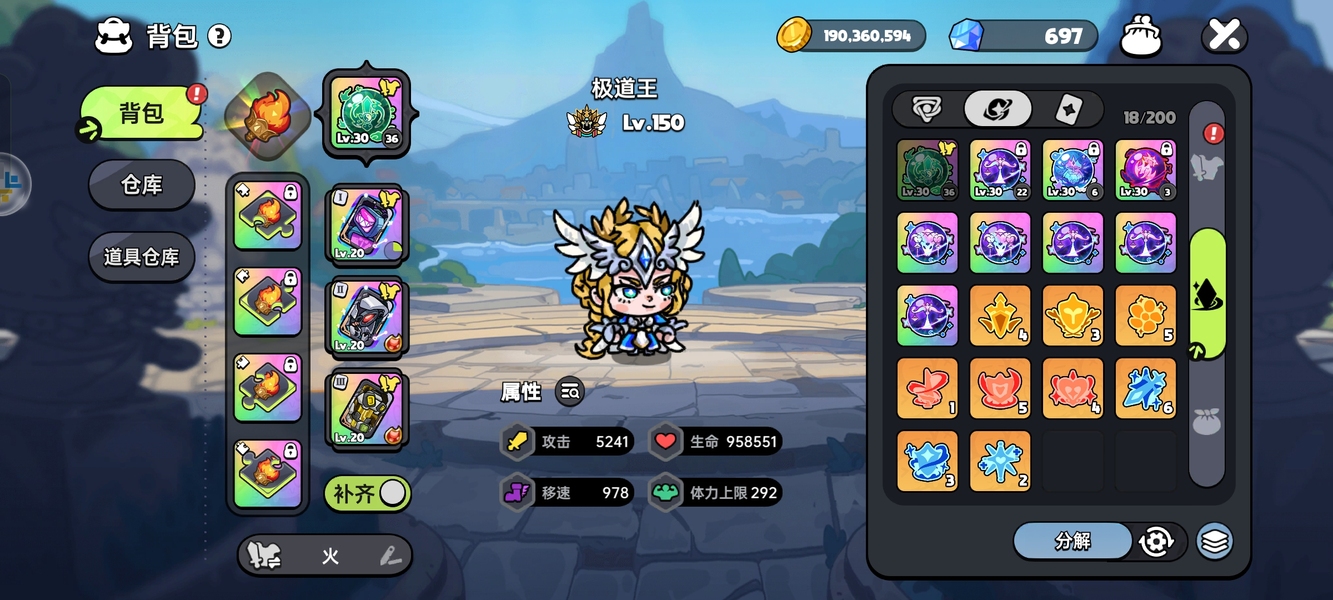This screenshot has height=600, width=1333.
Task: Open the 属性 attribute details magnifier
Action: point(569,392)
